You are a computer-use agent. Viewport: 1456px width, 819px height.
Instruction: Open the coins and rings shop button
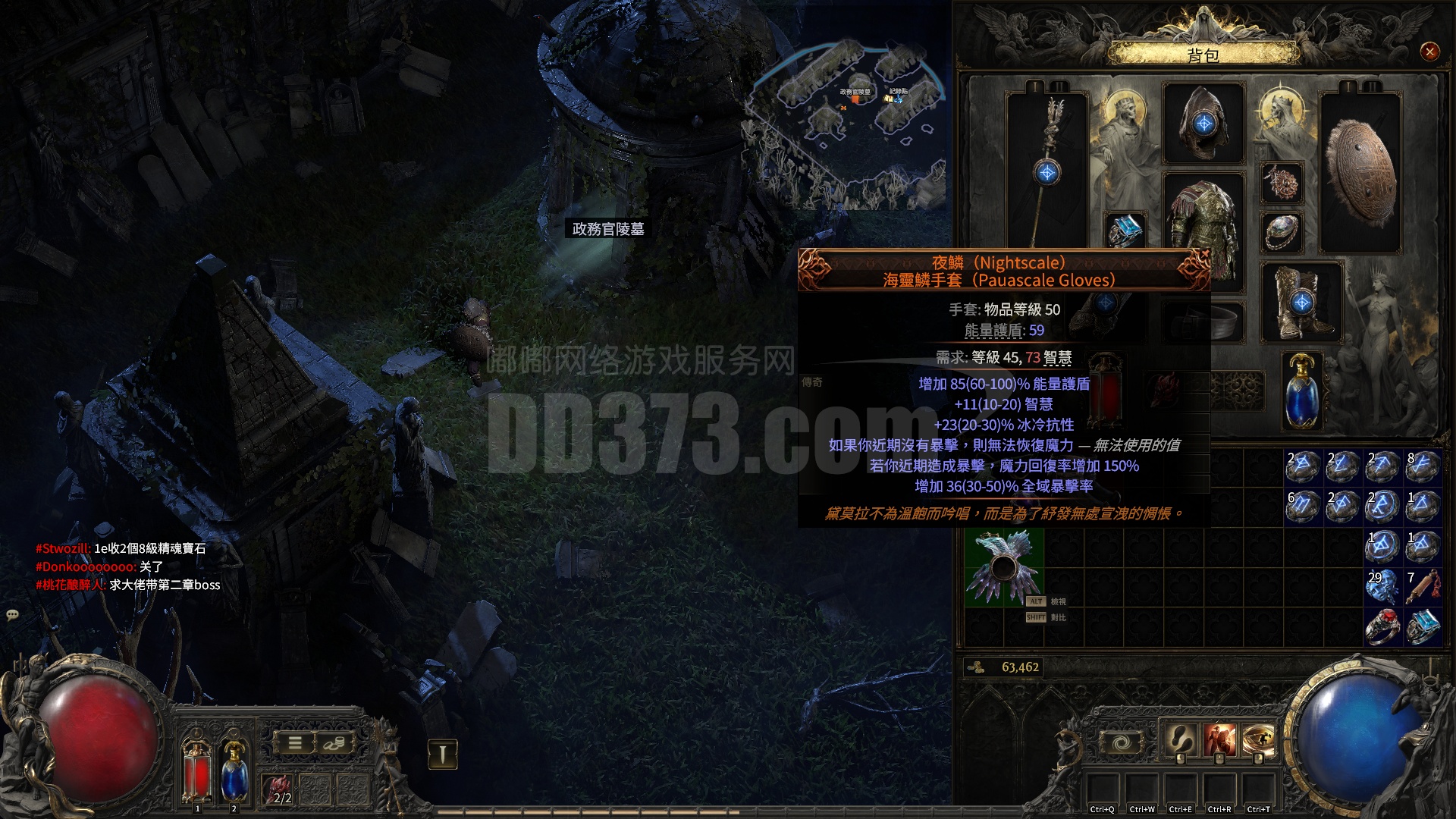coord(334,743)
